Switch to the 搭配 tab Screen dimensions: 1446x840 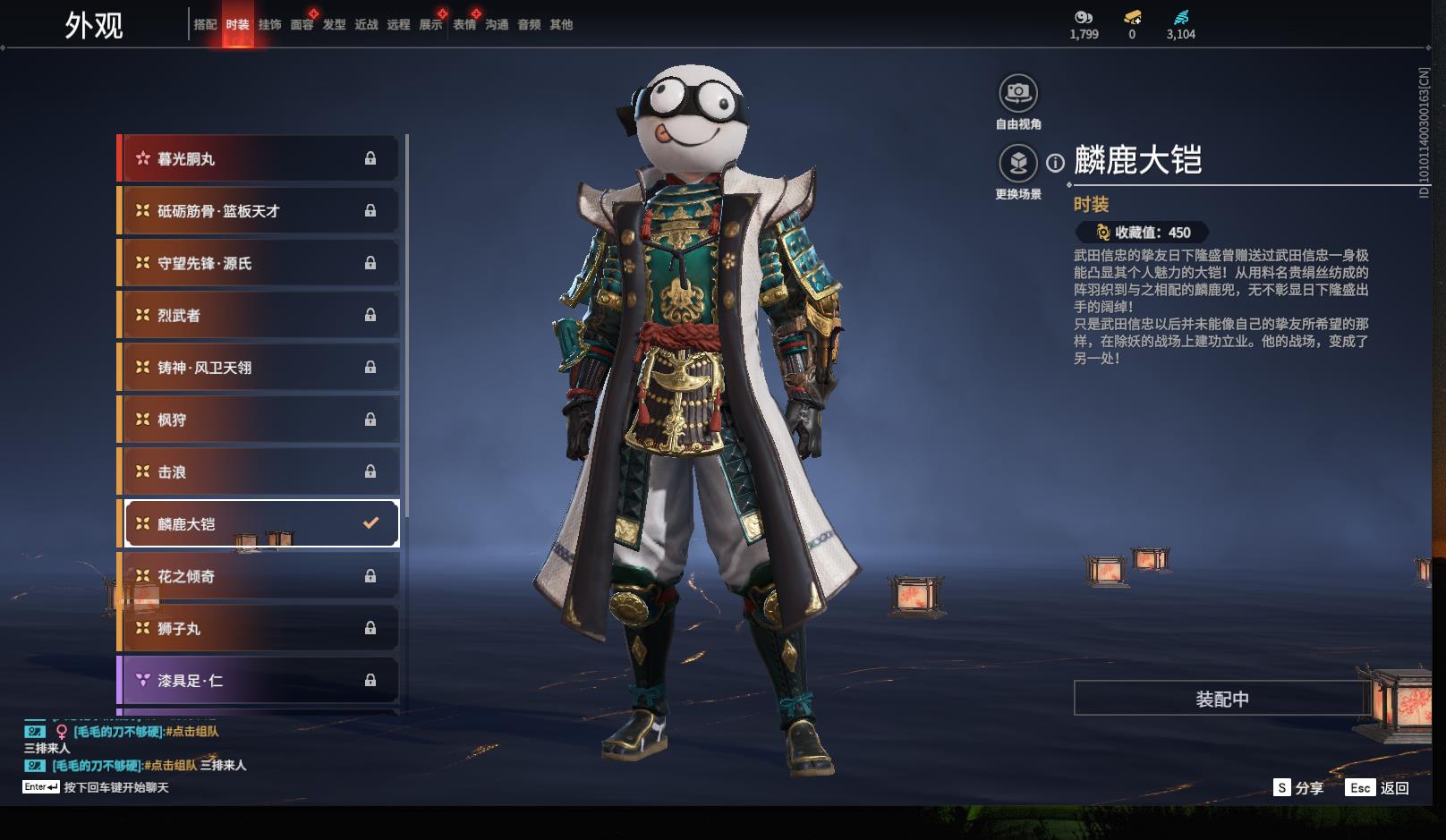[x=205, y=25]
